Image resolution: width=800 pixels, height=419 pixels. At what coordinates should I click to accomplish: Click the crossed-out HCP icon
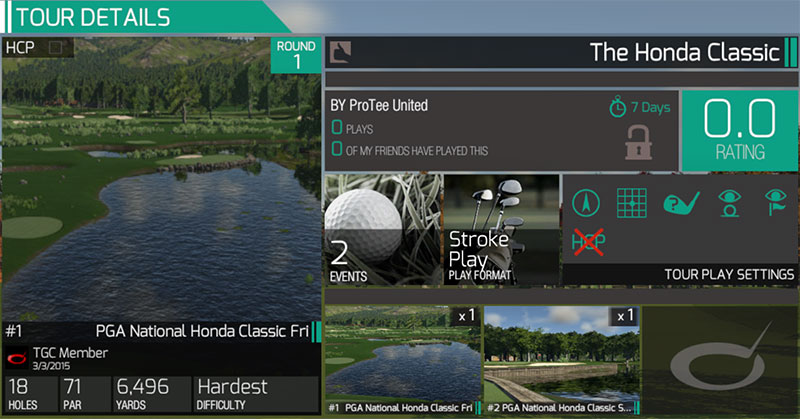[587, 240]
